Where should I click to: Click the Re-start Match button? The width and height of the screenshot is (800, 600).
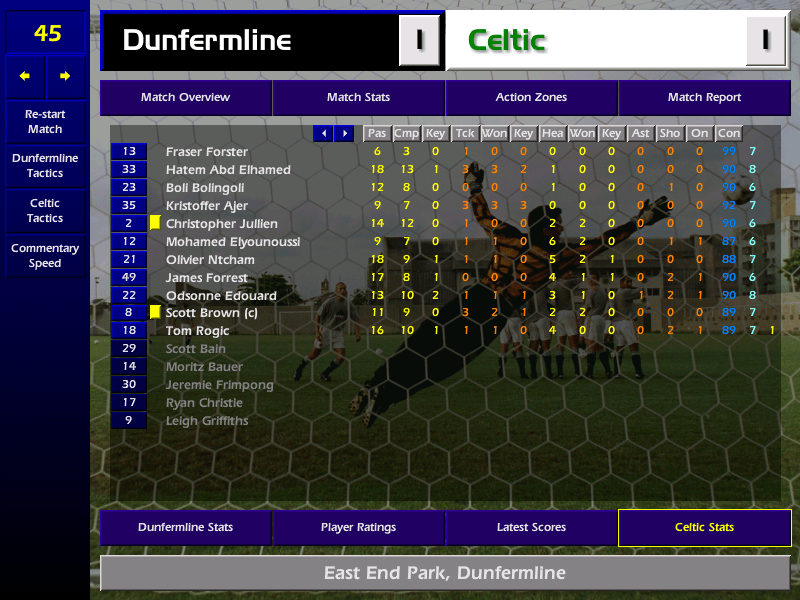(45, 122)
